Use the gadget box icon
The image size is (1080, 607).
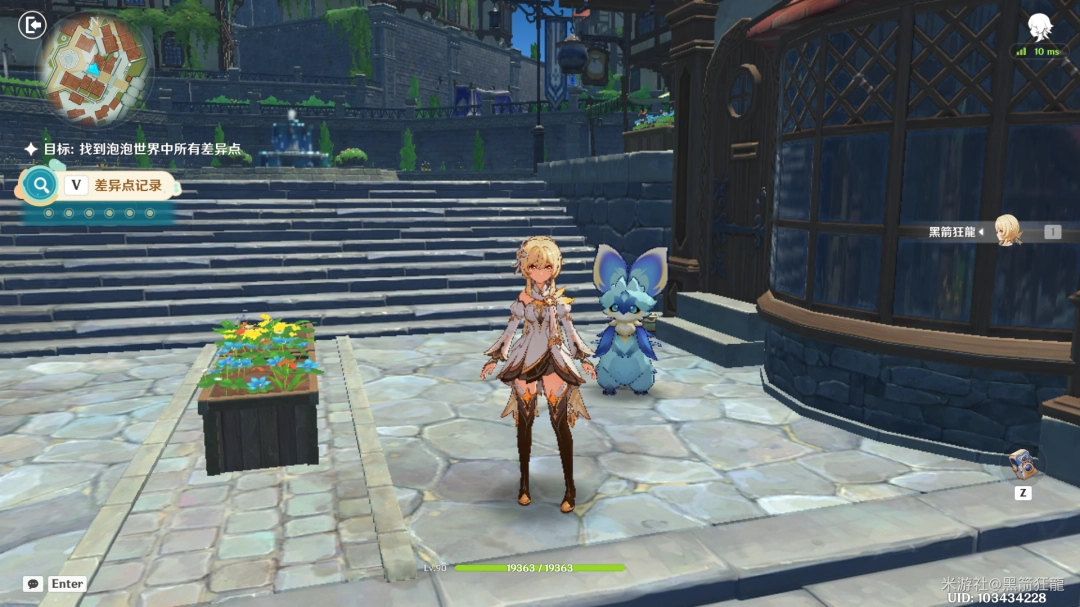pos(1022,463)
